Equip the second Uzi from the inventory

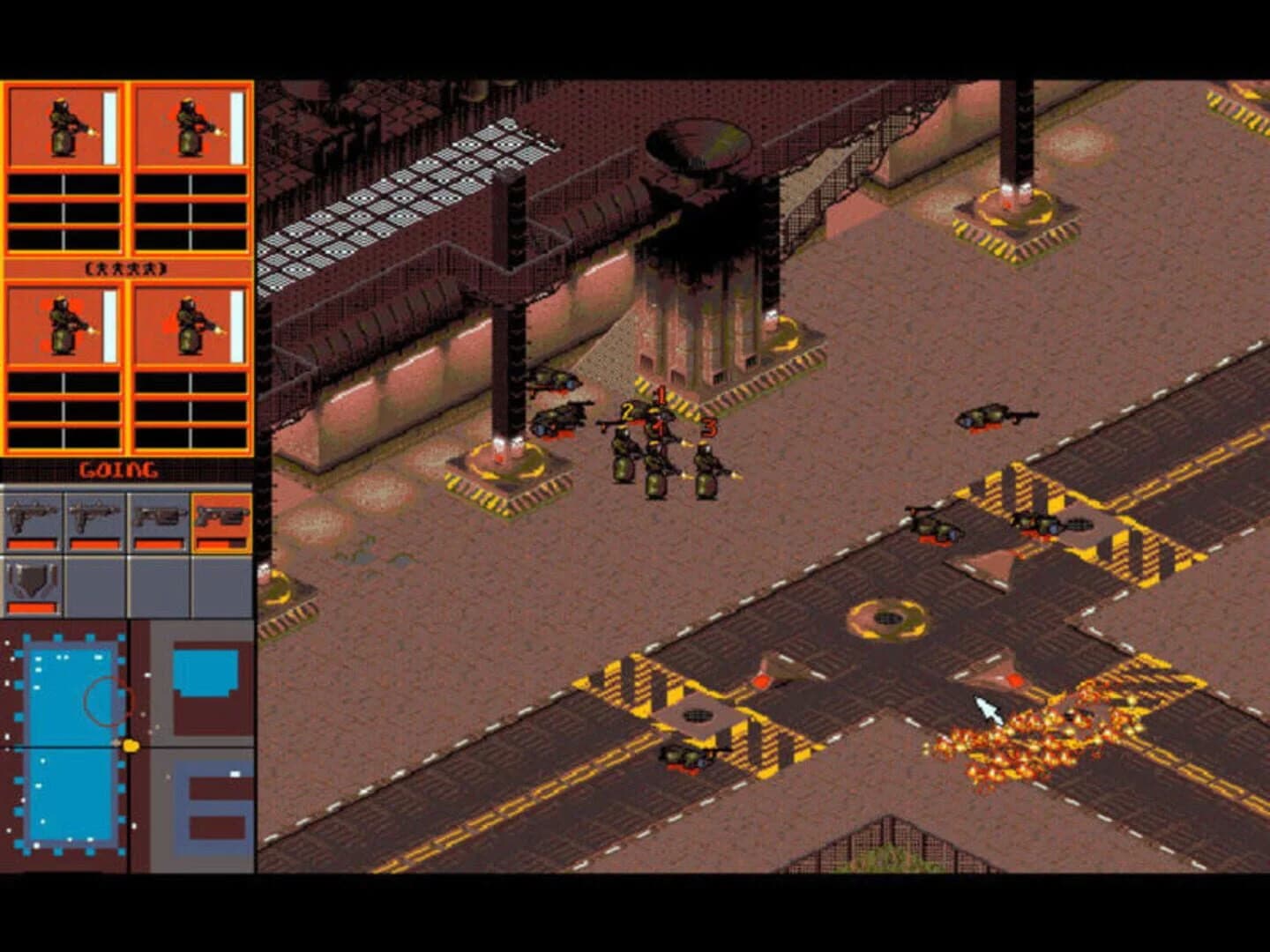(x=93, y=517)
